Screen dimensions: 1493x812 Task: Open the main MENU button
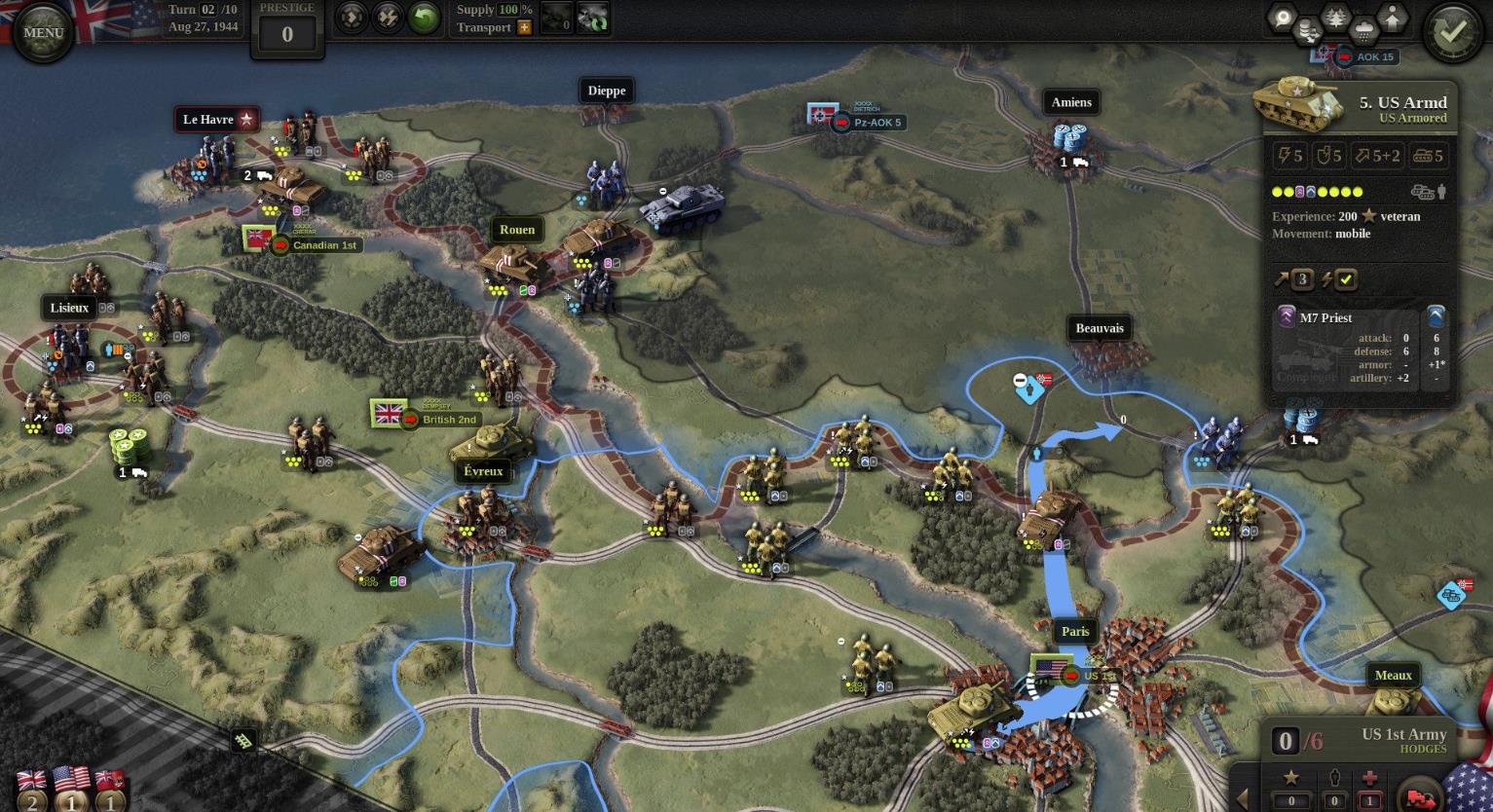(43, 32)
